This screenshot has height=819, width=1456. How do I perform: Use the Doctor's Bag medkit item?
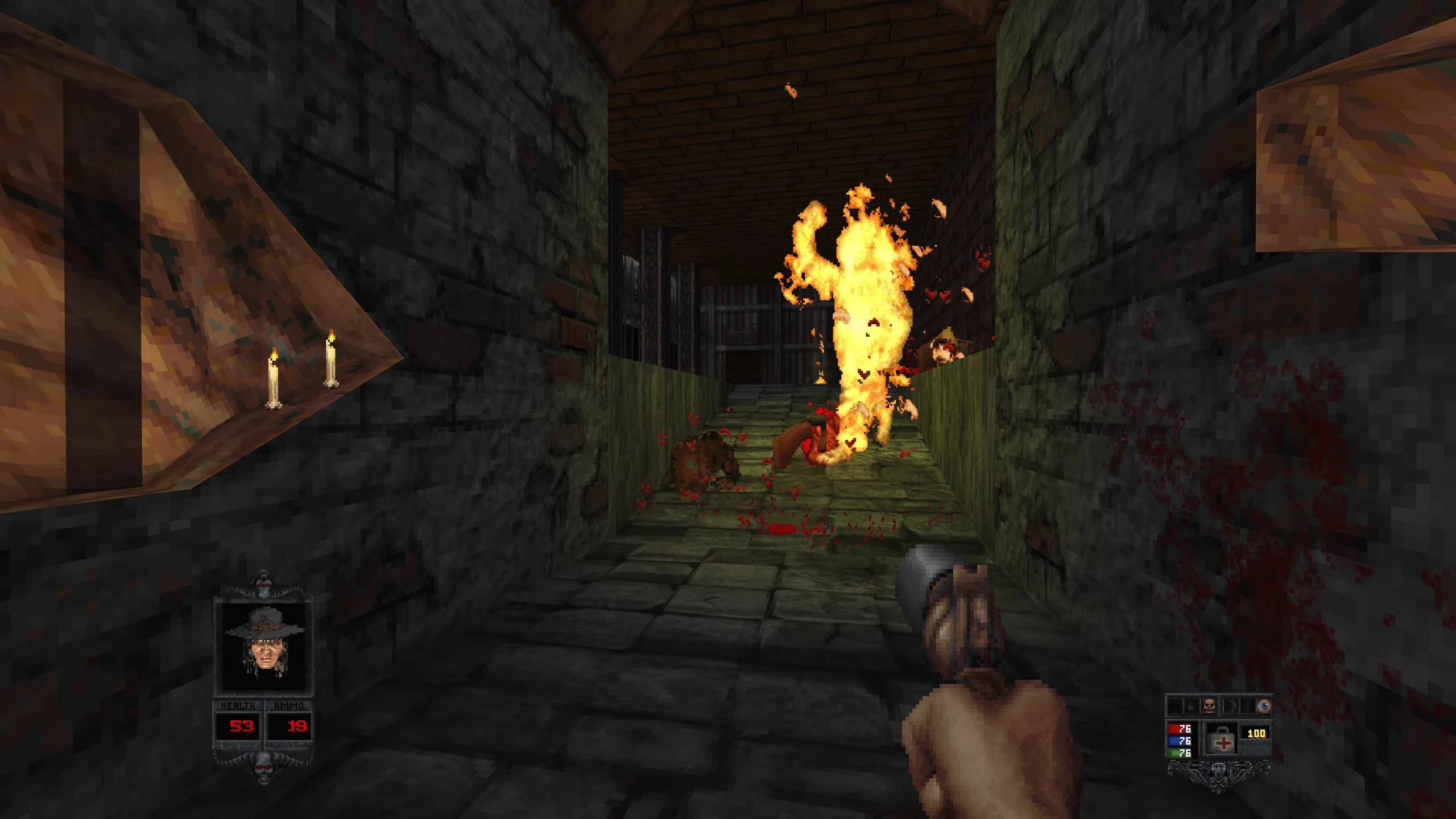coord(1222,740)
